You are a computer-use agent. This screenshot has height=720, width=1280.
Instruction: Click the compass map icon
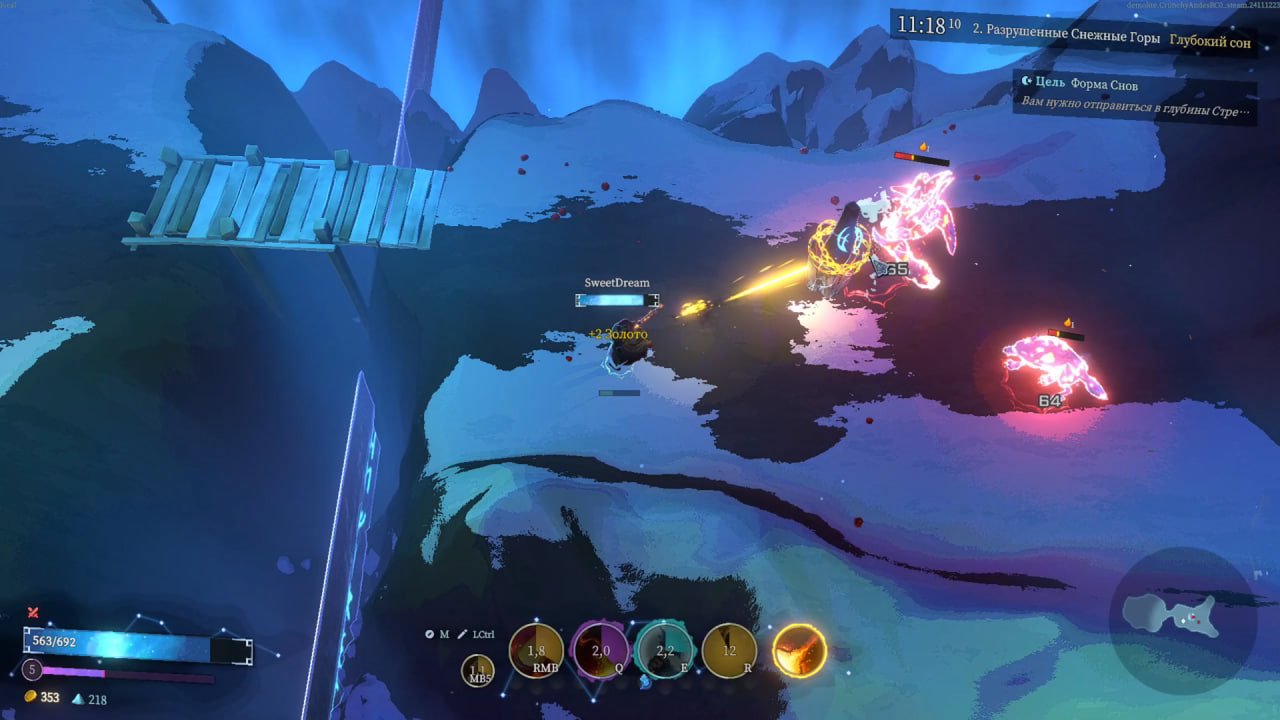(430, 634)
